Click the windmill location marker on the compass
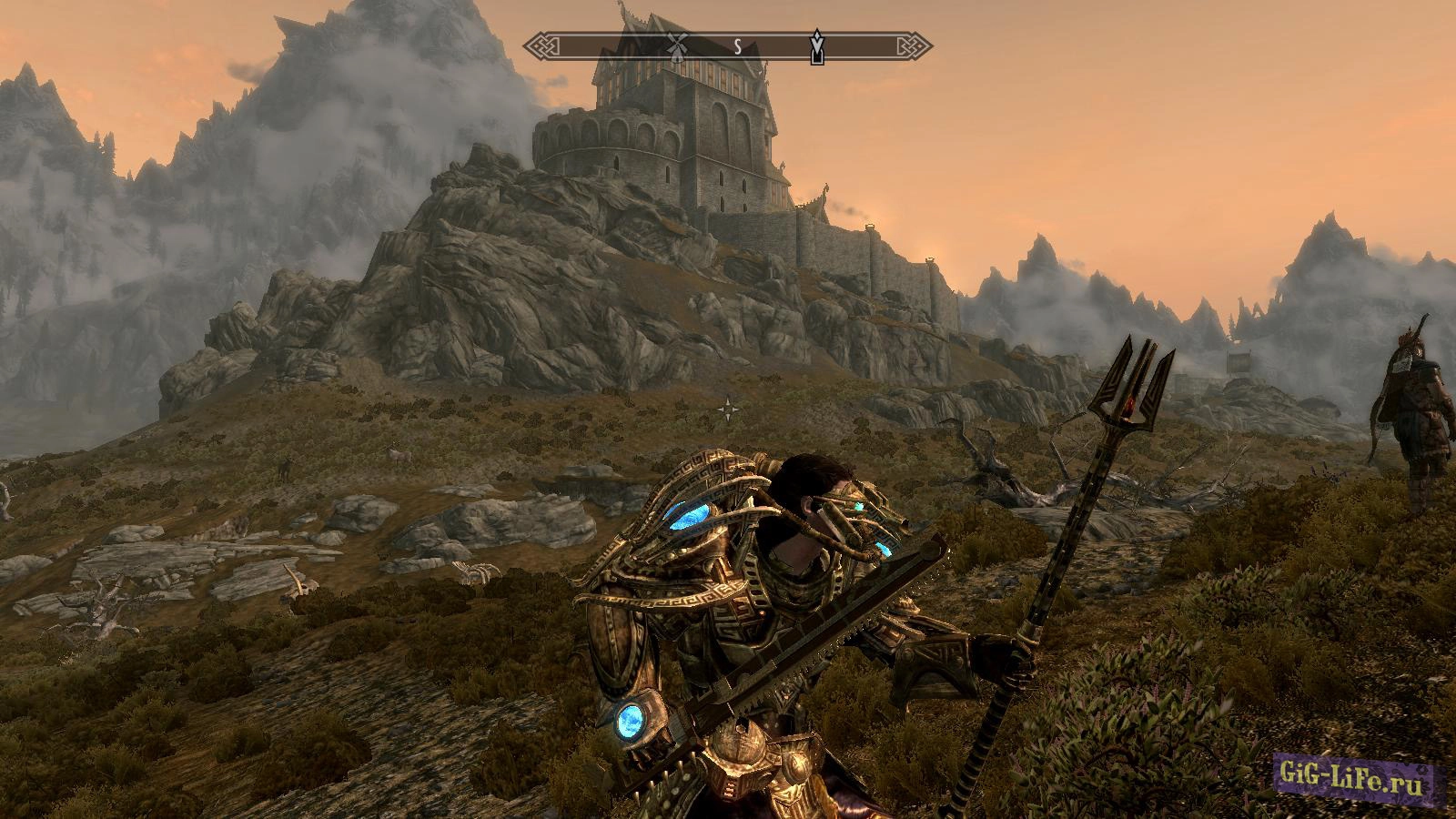 (x=676, y=44)
